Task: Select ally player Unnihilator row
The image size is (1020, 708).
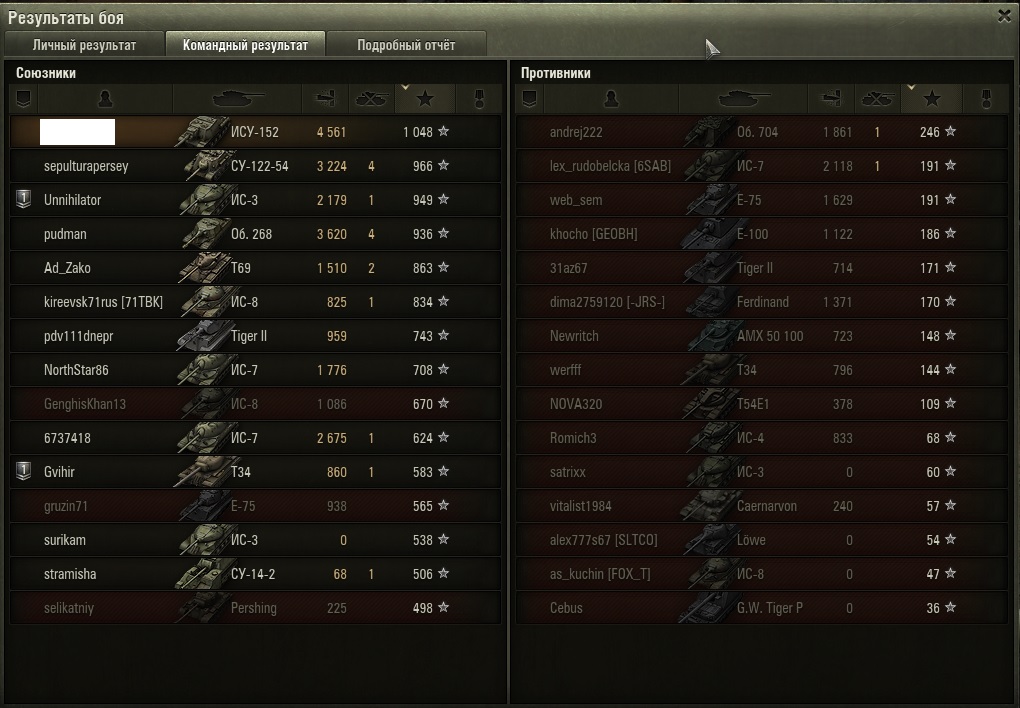Action: 255,200
